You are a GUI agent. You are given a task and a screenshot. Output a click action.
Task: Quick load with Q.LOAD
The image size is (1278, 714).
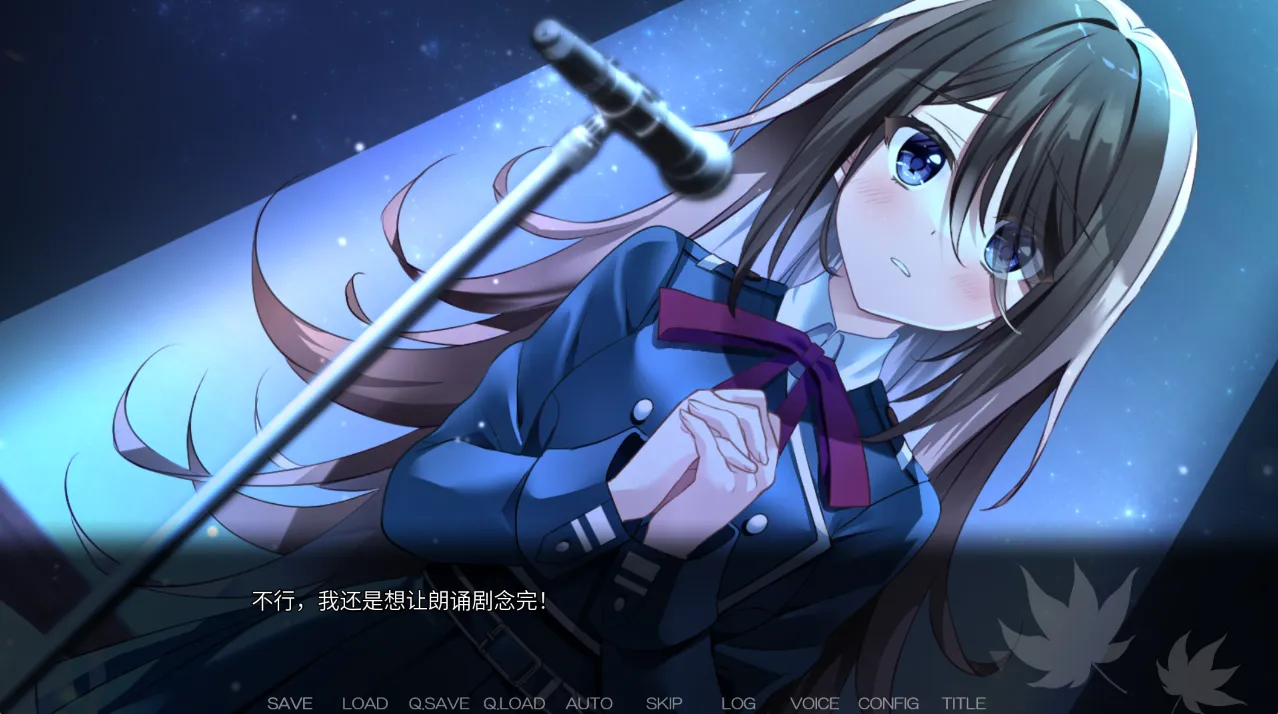tap(514, 703)
